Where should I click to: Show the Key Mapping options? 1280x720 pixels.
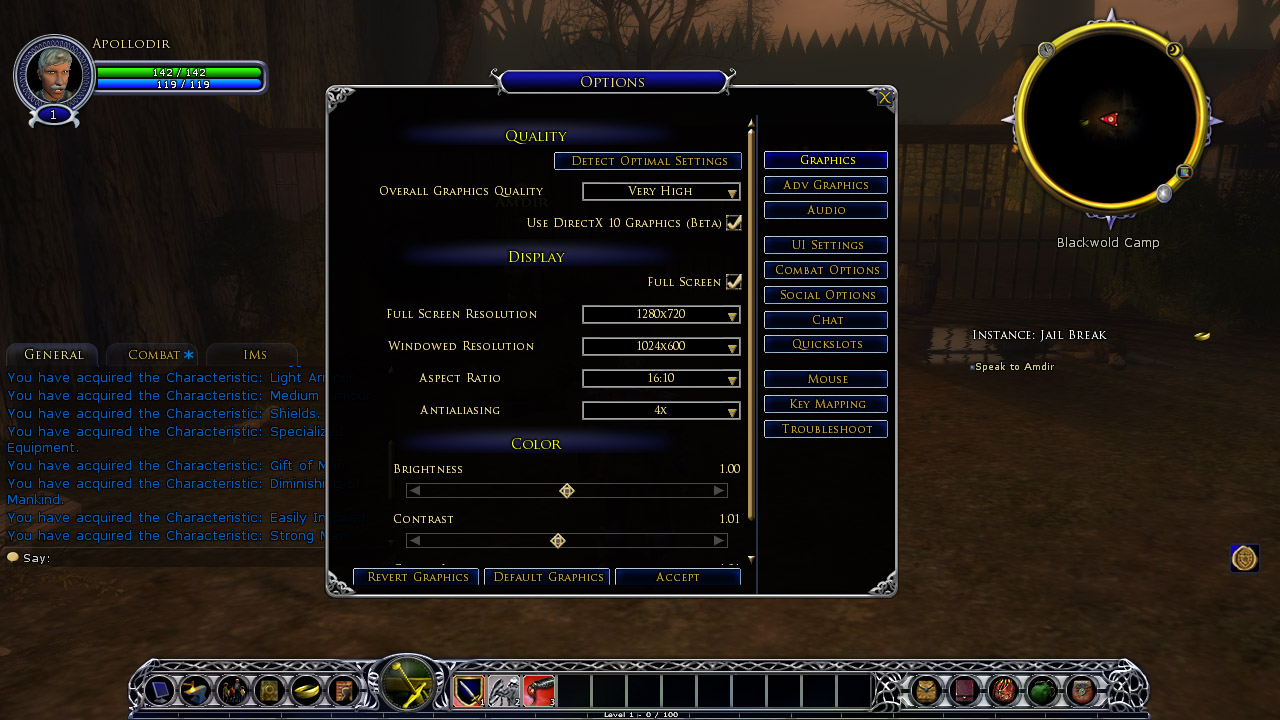(826, 404)
